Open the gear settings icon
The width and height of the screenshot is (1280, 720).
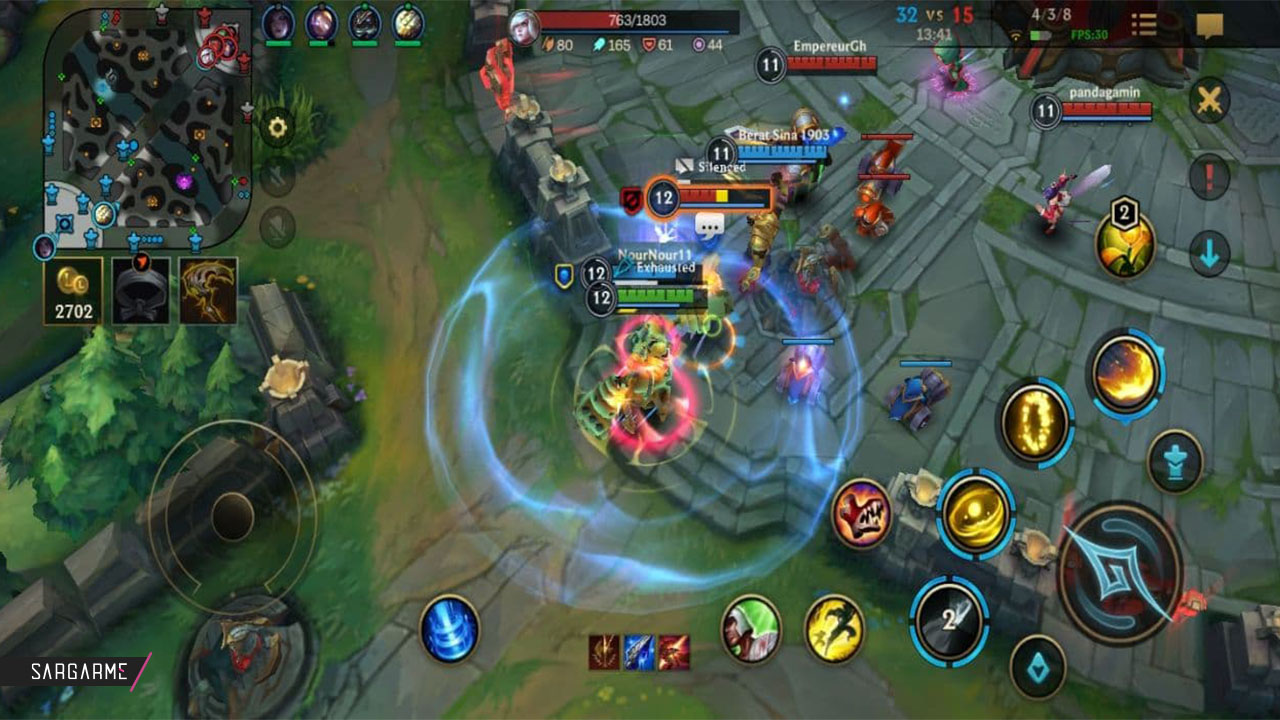pyautogui.click(x=277, y=127)
